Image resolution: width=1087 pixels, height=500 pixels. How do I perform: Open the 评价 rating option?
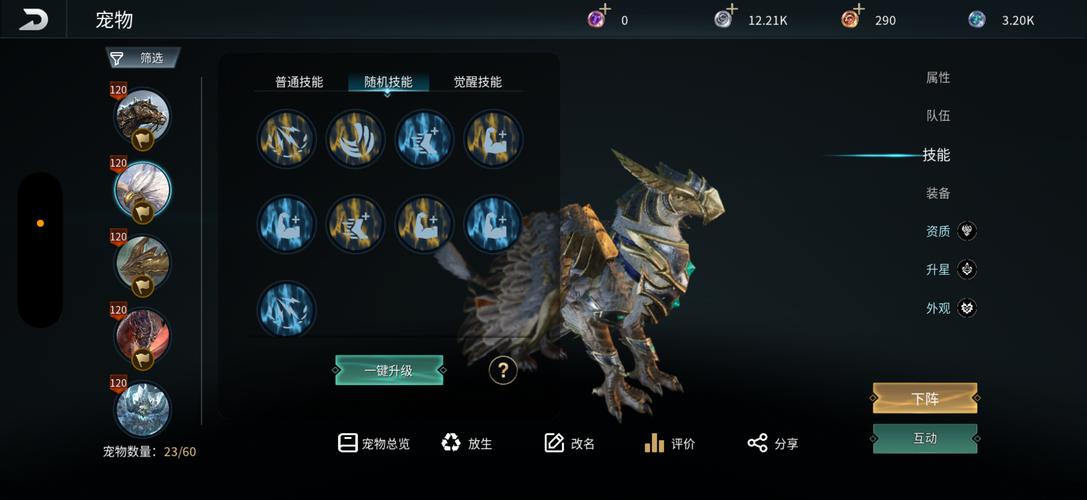(x=670, y=443)
